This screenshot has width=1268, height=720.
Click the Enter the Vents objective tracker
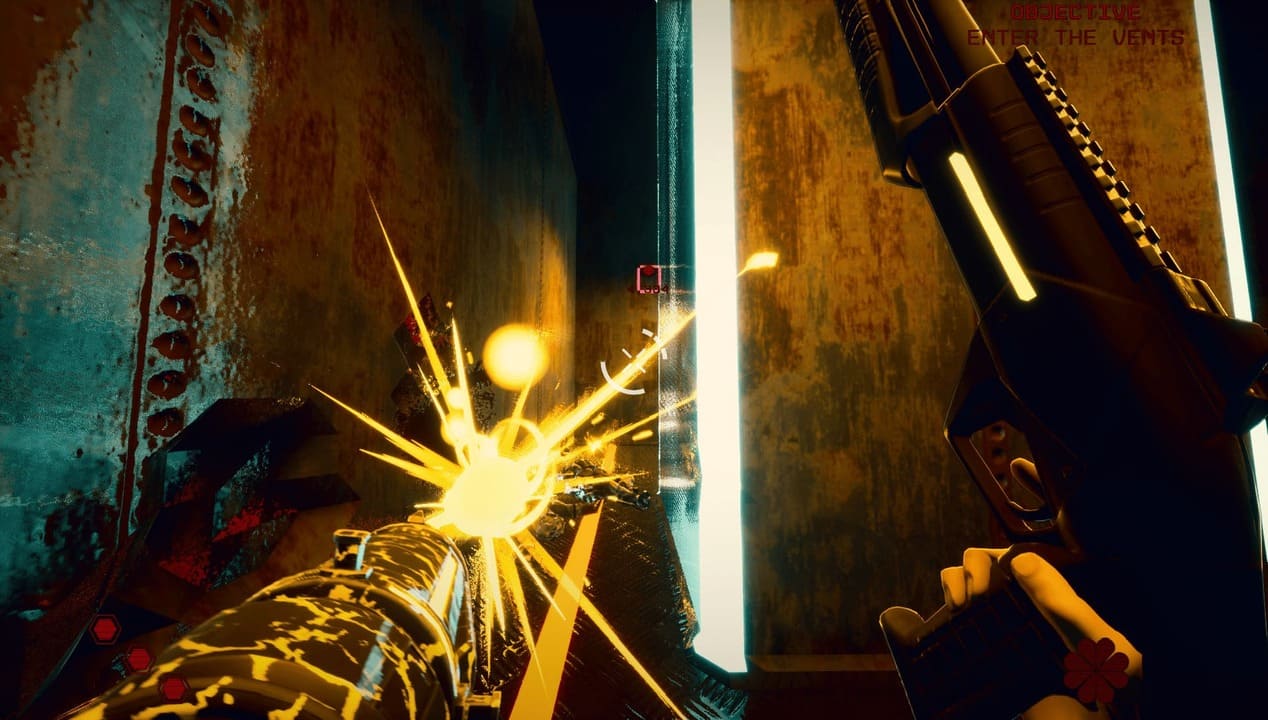(1075, 37)
